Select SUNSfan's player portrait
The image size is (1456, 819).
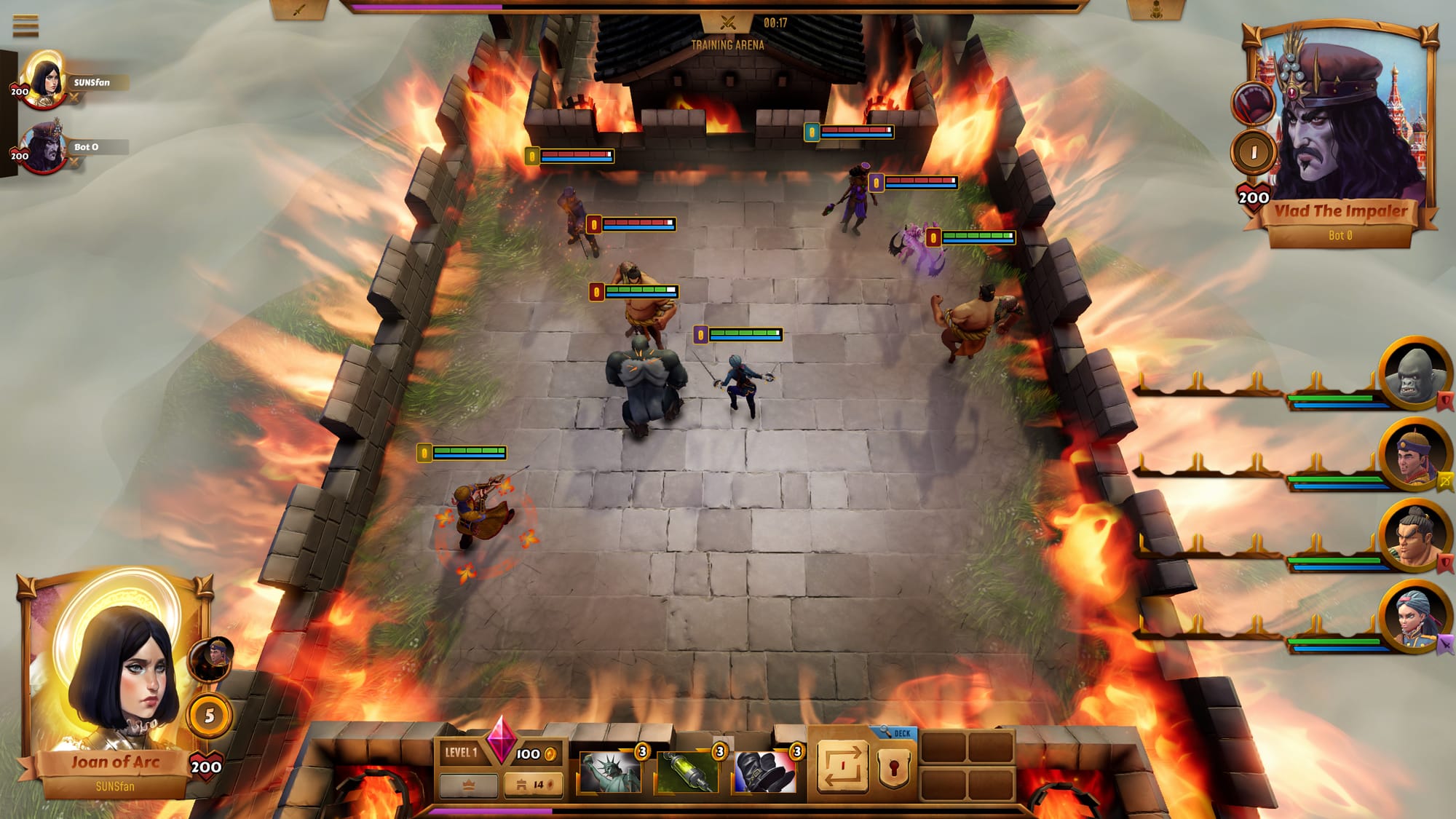[x=44, y=79]
